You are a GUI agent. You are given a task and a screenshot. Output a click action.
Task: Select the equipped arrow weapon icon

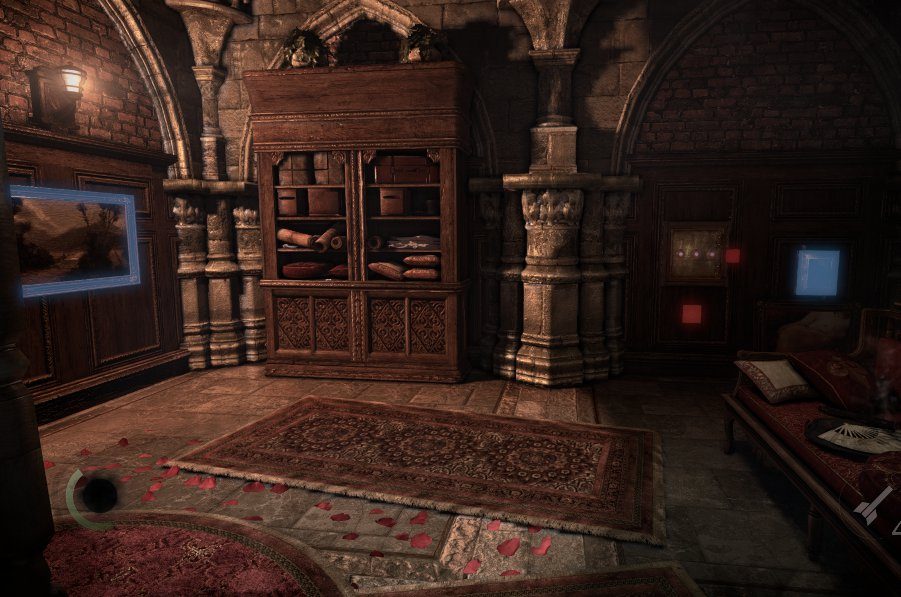874,505
